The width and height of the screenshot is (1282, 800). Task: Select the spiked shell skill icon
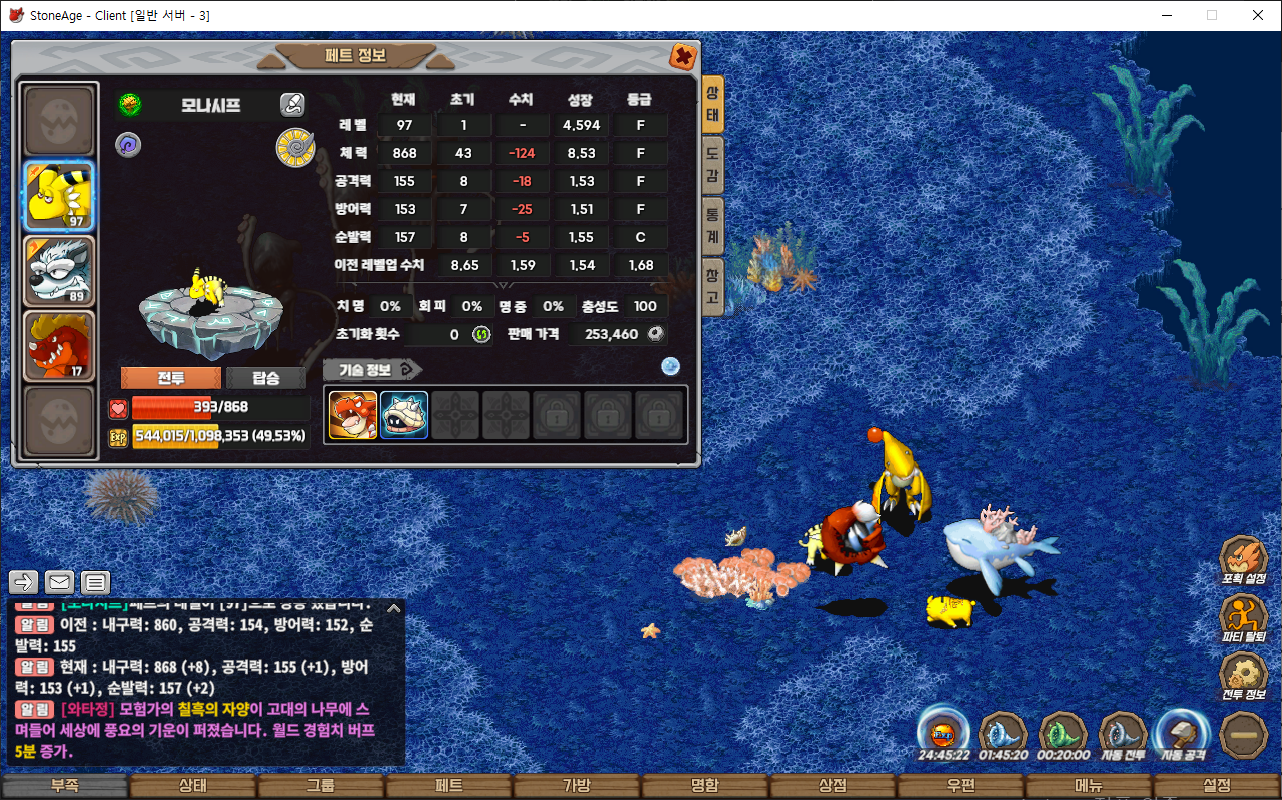pyautogui.click(x=404, y=415)
